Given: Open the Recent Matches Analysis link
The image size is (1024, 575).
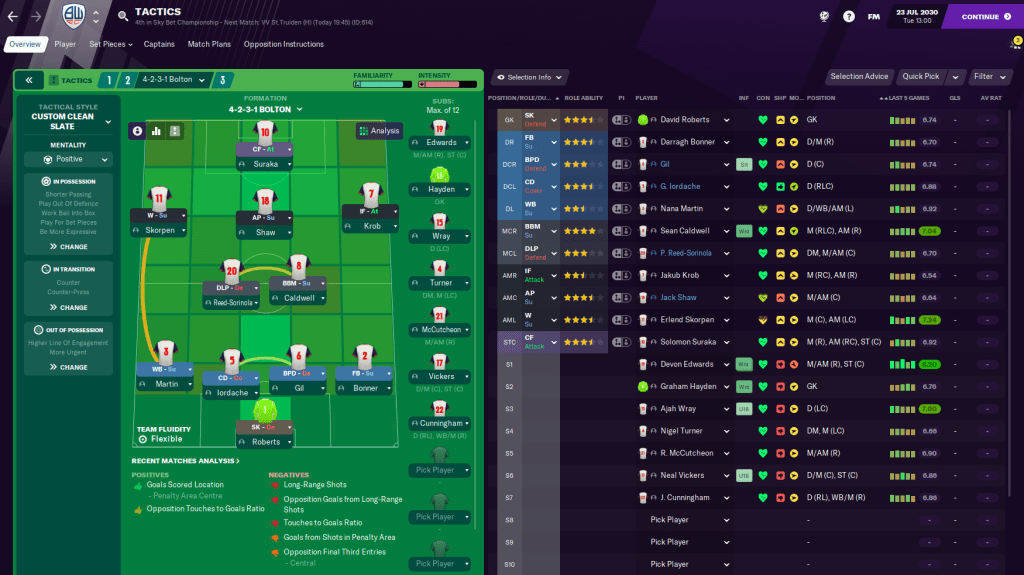Looking at the screenshot, I should pyautogui.click(x=185, y=461).
